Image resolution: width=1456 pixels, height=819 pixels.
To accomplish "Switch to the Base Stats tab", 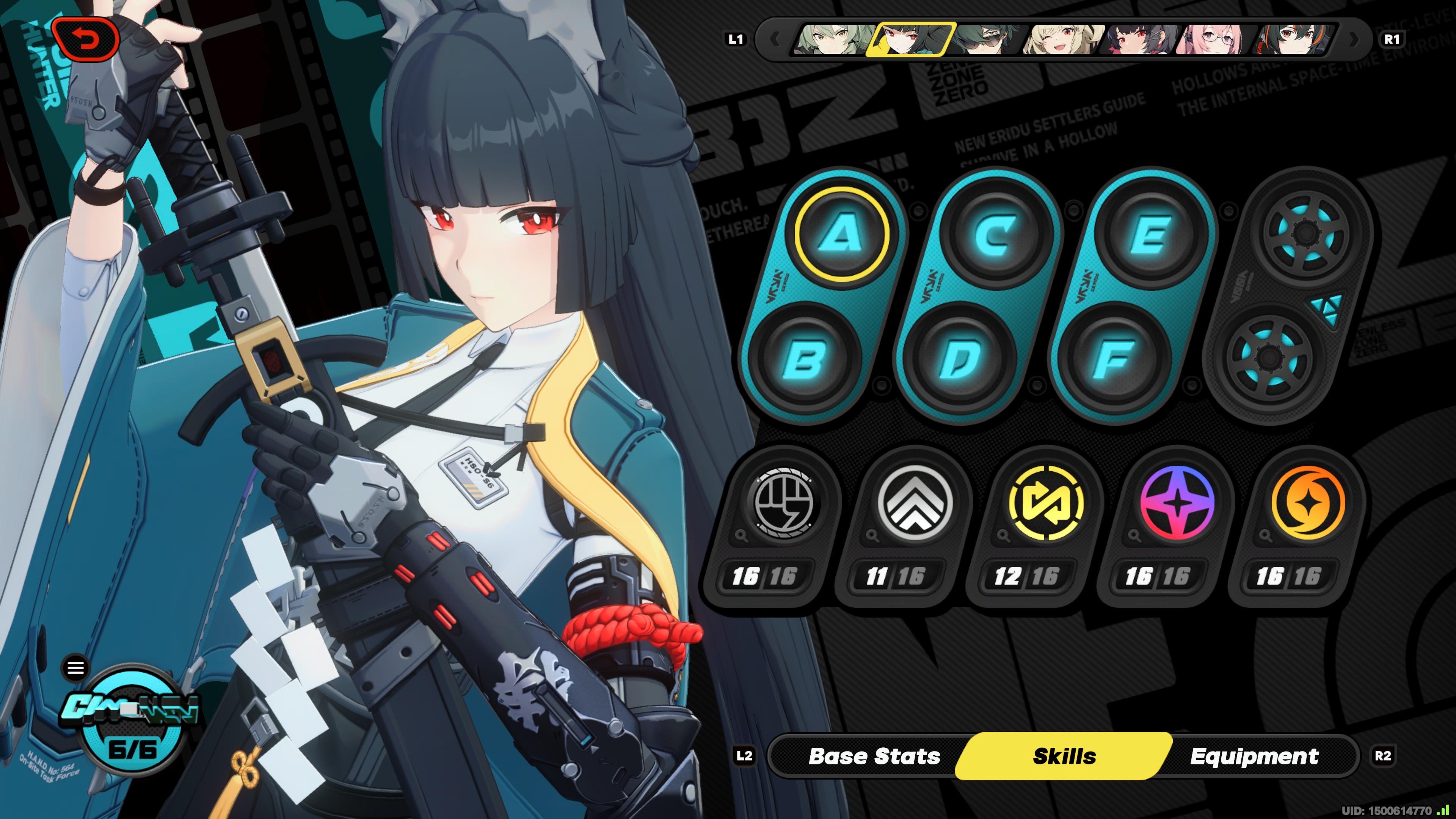I will pos(874,756).
